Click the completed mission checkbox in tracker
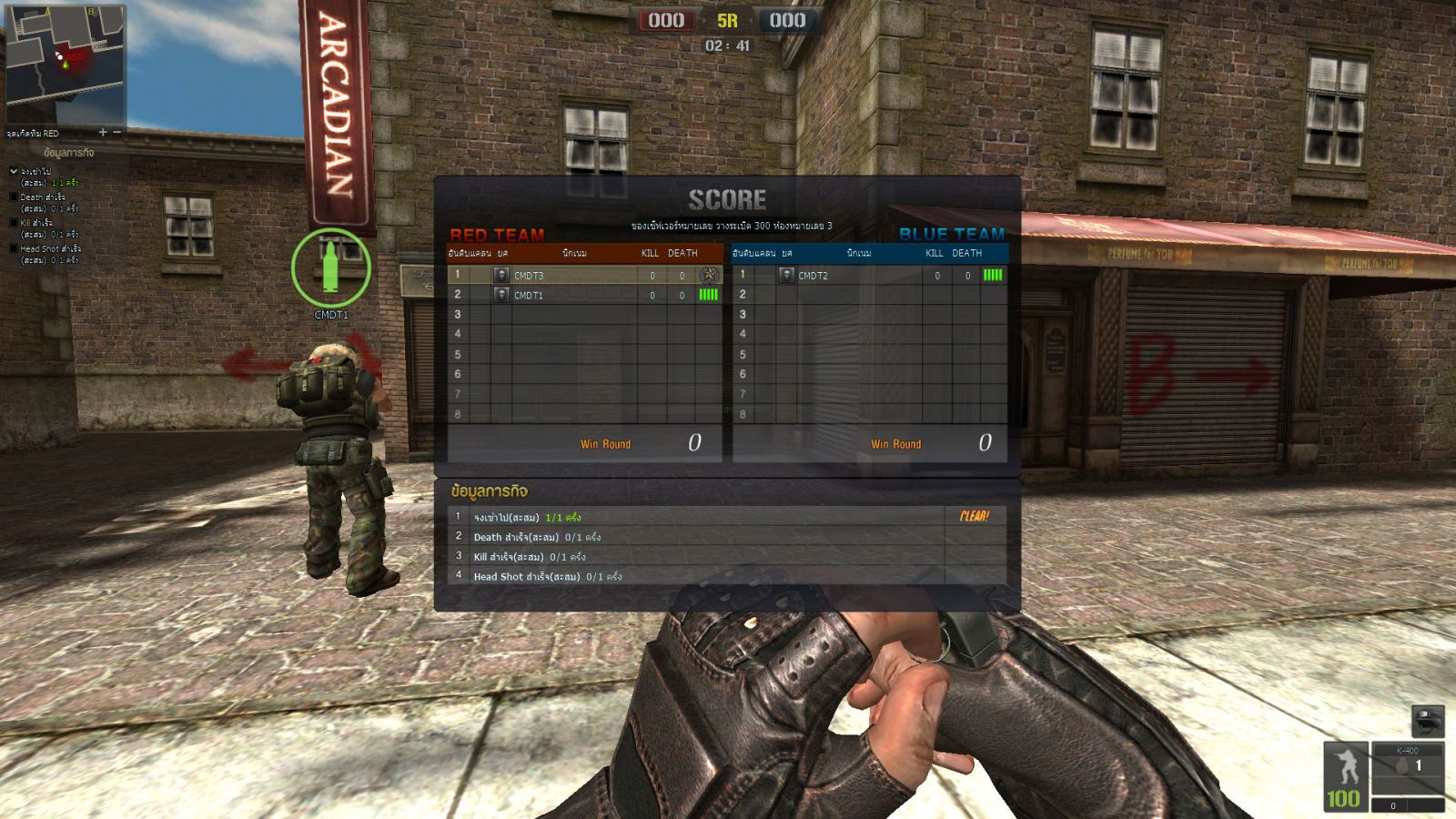 (14, 171)
